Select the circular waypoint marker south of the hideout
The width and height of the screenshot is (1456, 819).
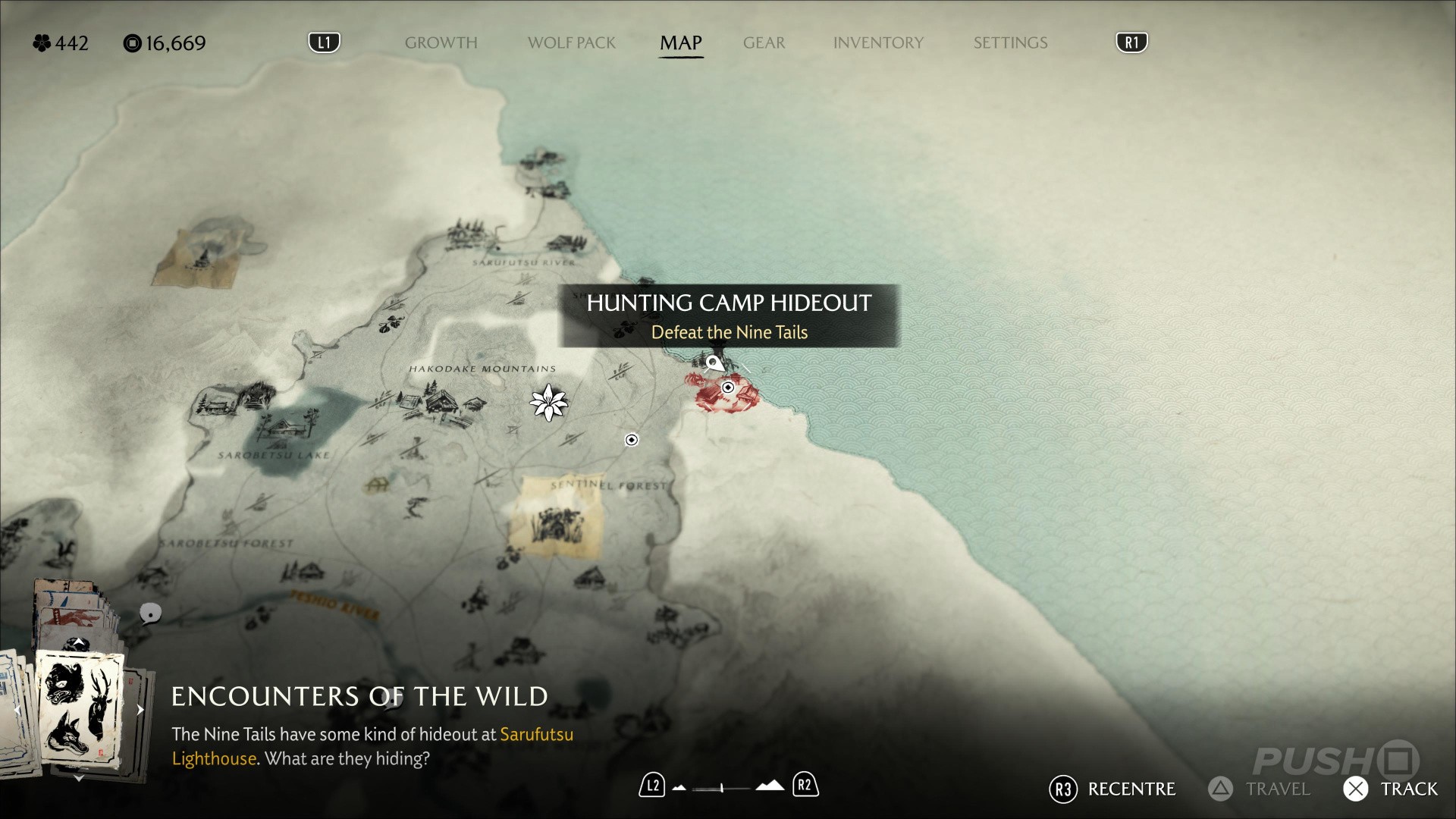(632, 440)
